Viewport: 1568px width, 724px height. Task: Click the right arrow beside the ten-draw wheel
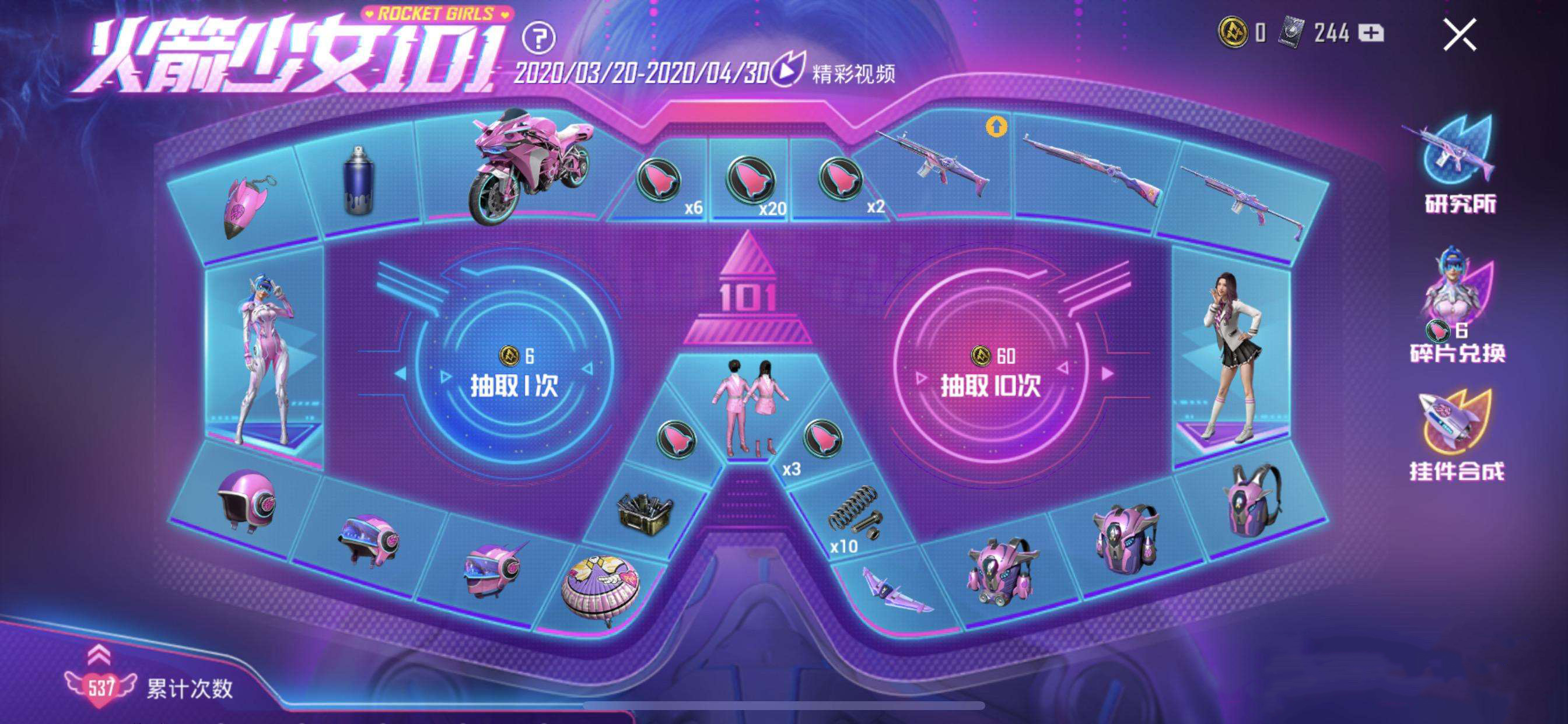(x=1108, y=374)
